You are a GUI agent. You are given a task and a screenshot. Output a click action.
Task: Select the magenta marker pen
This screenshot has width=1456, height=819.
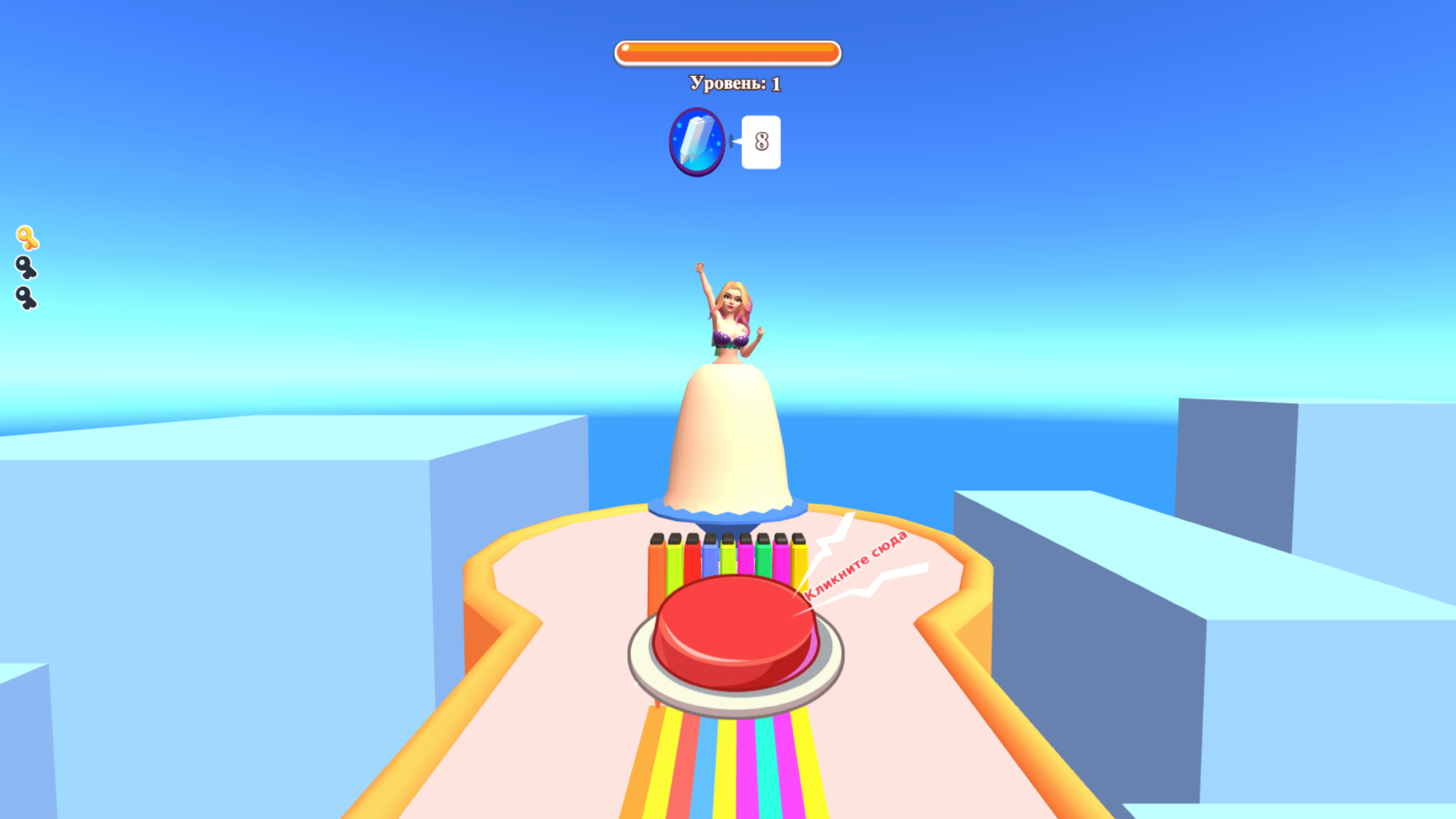(x=745, y=556)
